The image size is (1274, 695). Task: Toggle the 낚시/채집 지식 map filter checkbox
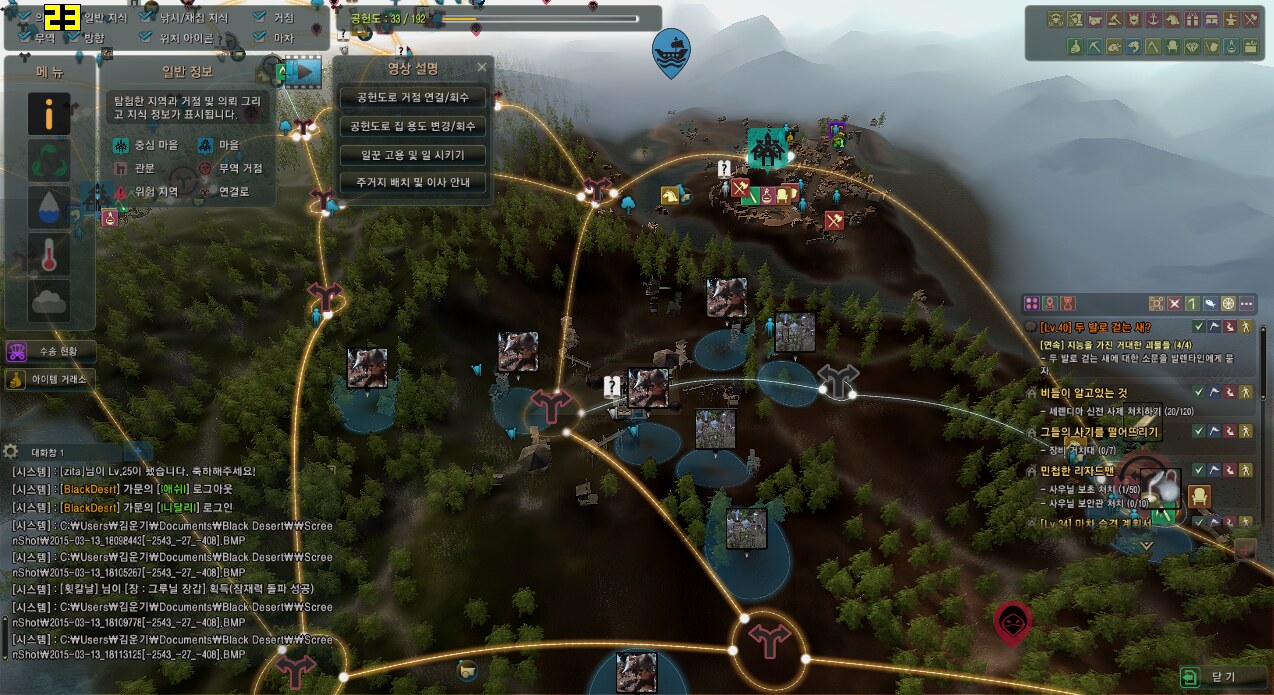coord(148,17)
